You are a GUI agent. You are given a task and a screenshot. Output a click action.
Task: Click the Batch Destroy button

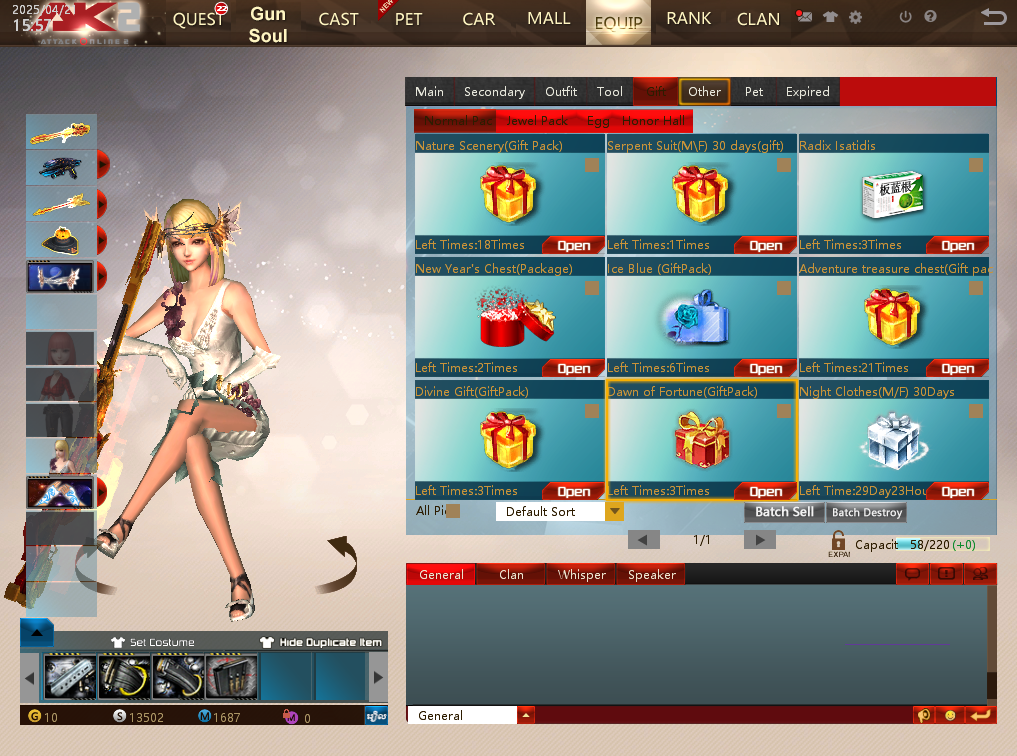[x=867, y=513]
